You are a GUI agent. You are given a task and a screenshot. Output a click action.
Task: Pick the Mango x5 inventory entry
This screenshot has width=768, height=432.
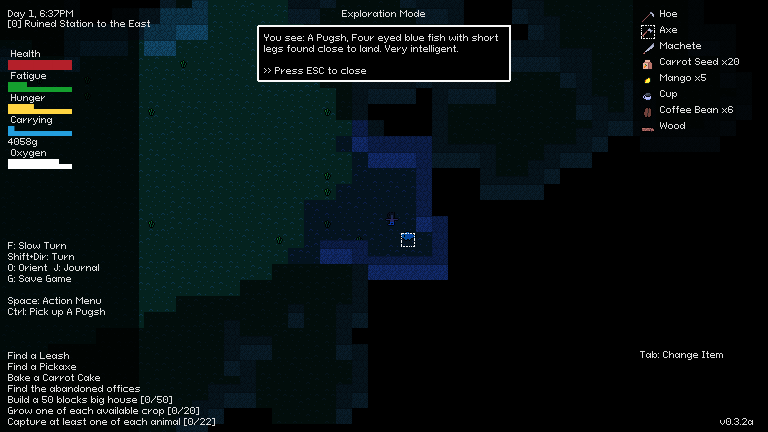point(682,78)
